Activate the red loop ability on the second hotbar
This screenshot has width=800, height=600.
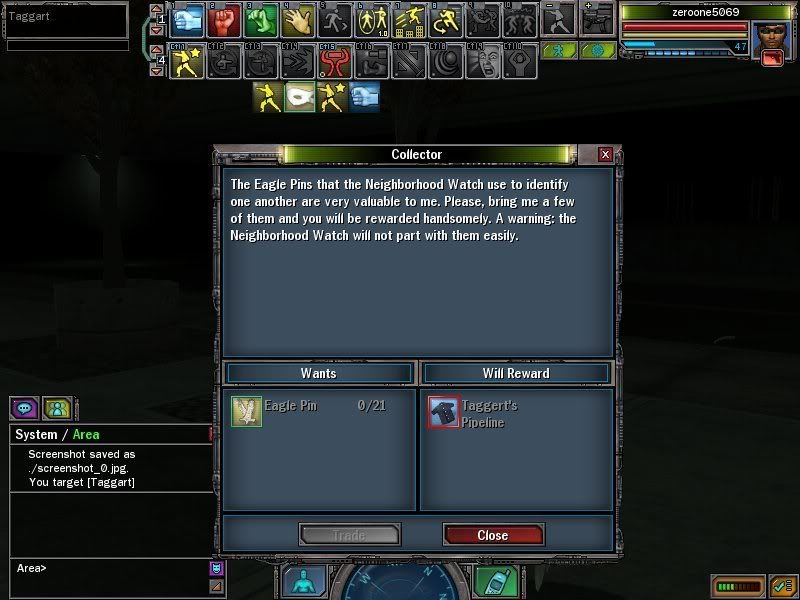click(334, 62)
